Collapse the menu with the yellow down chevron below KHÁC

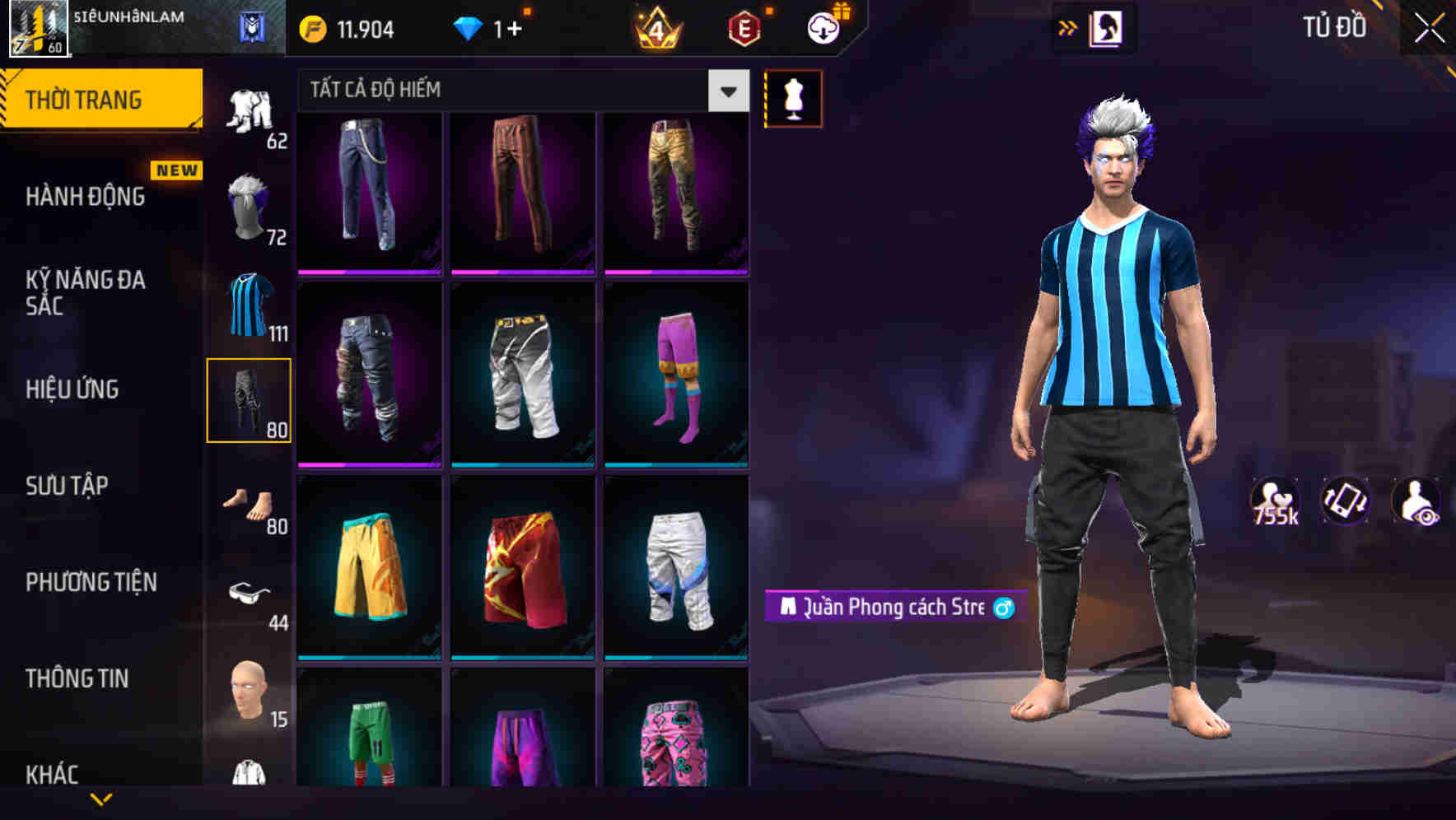(x=100, y=799)
